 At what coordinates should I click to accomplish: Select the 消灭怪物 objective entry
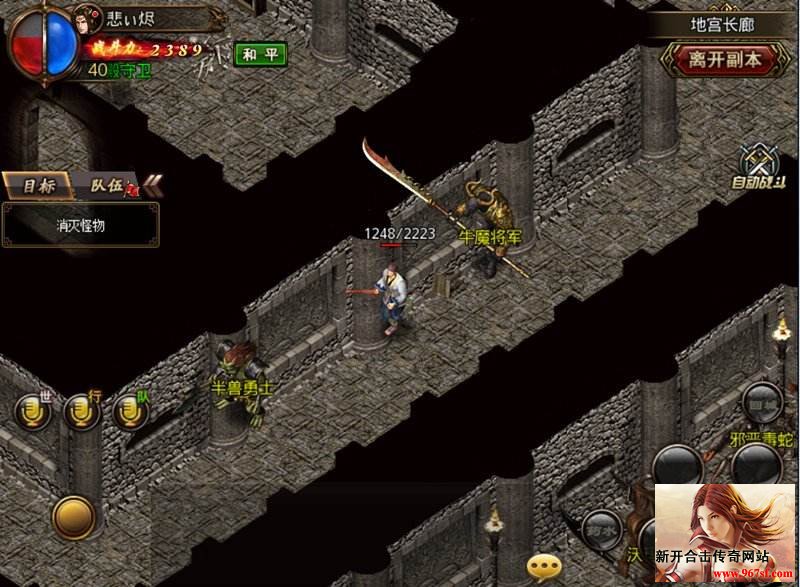tap(80, 225)
